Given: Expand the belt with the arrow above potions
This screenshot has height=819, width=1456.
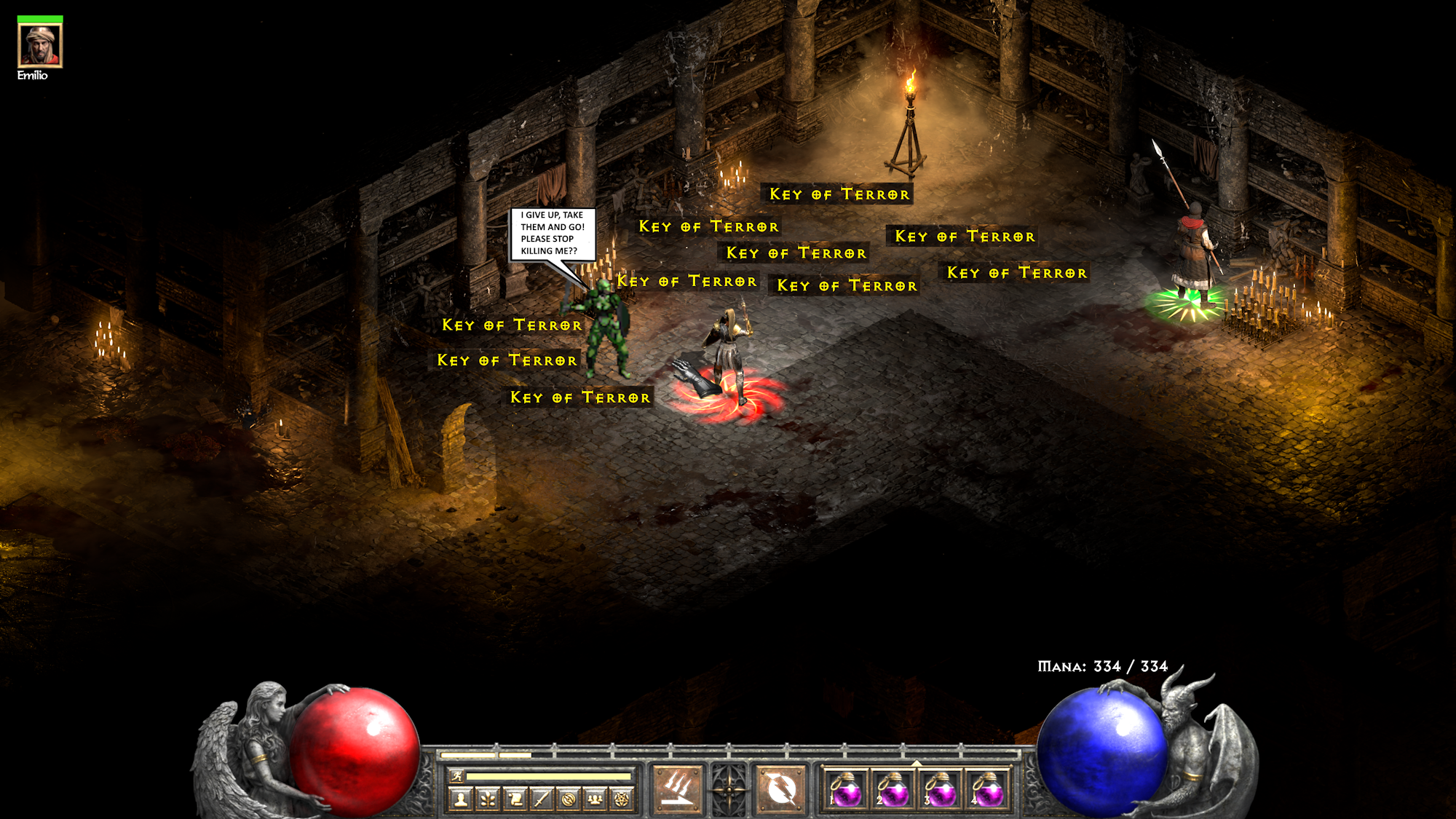Looking at the screenshot, I should (x=917, y=763).
